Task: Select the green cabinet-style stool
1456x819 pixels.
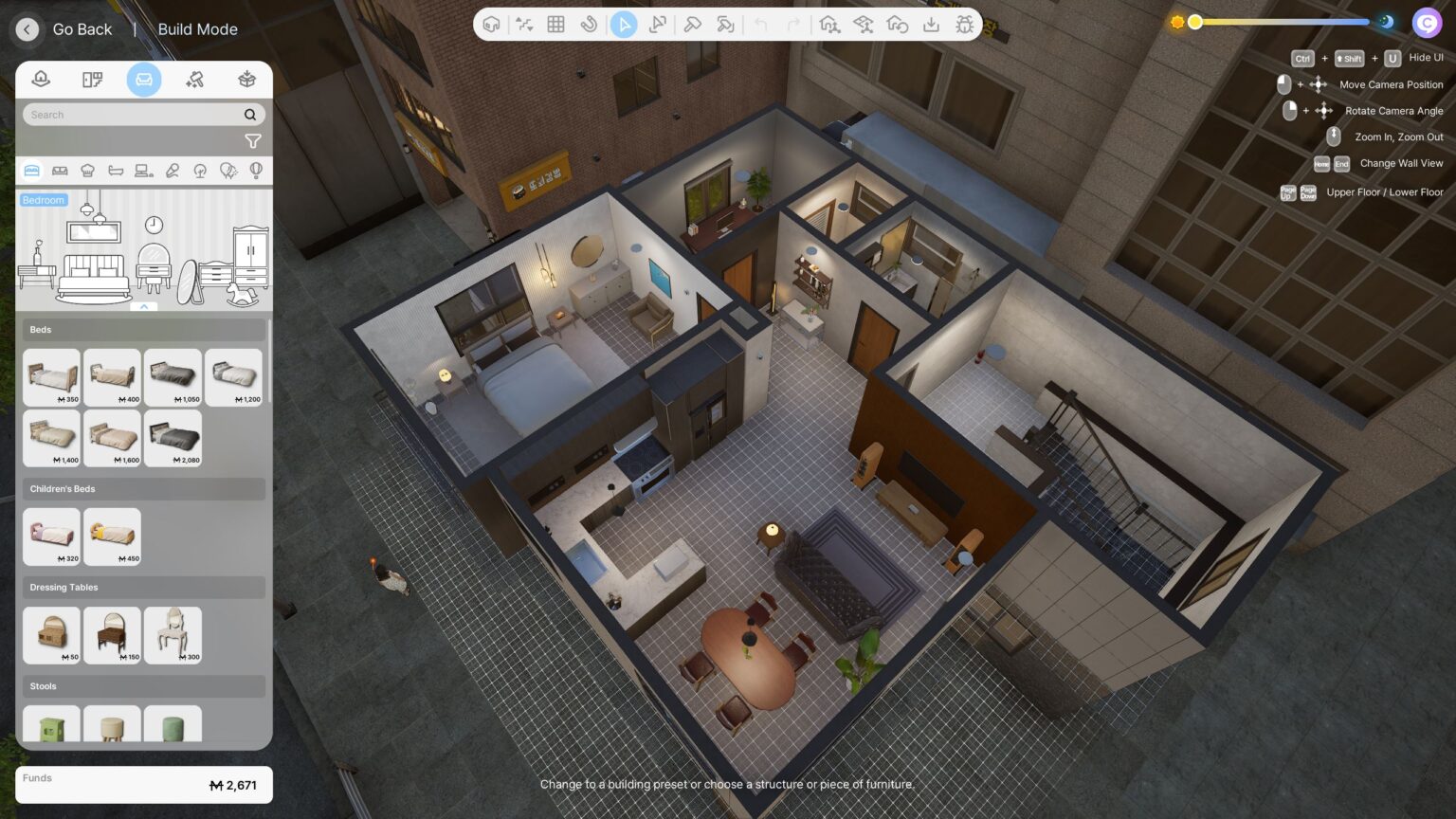Action: pos(51,726)
